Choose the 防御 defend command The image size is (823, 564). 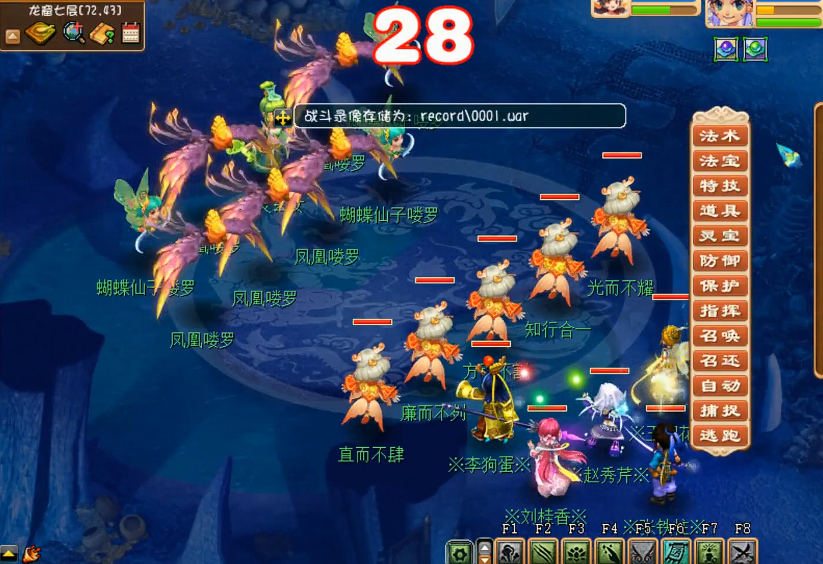coord(720,261)
